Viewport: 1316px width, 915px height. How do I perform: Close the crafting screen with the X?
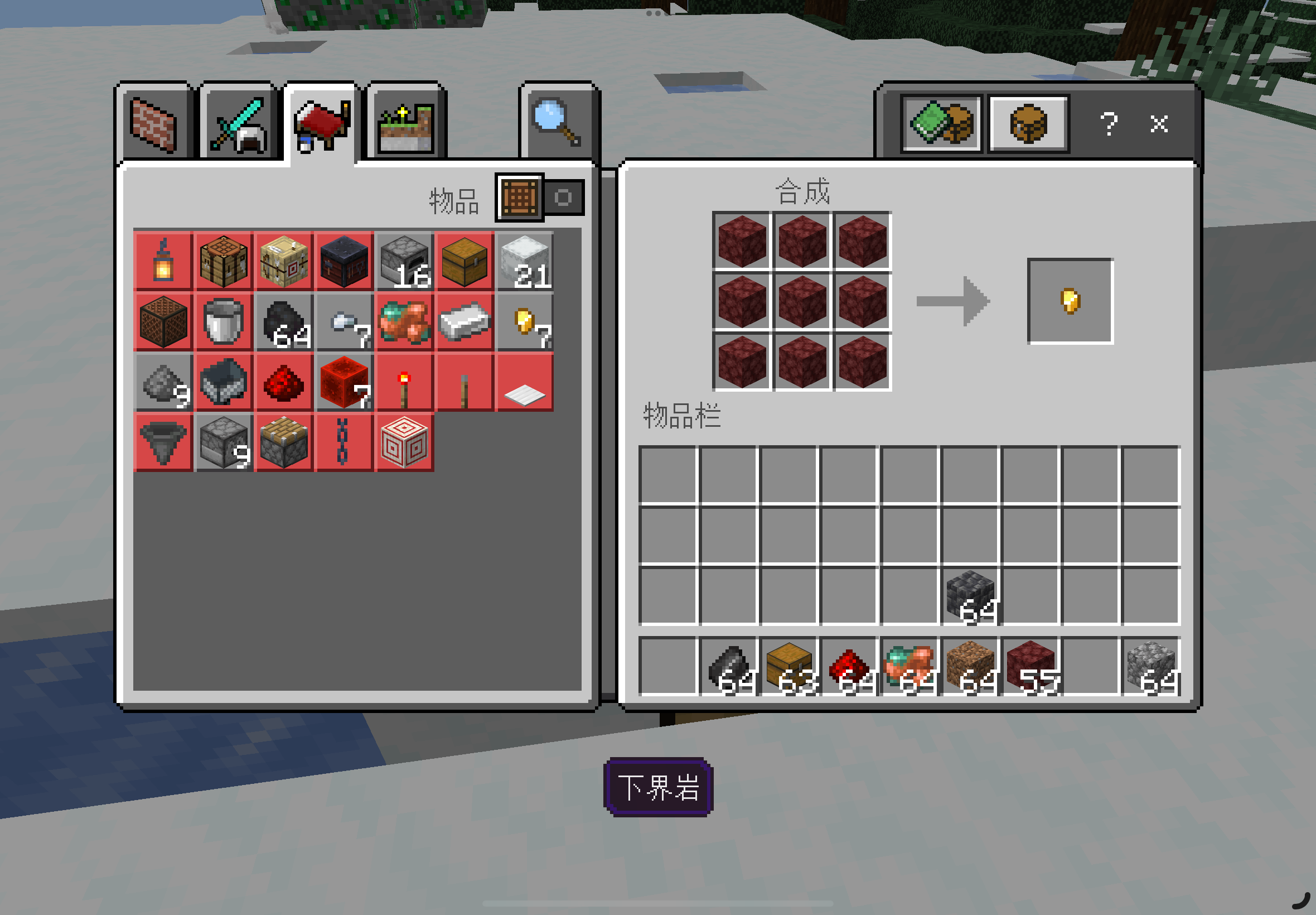tap(1159, 123)
